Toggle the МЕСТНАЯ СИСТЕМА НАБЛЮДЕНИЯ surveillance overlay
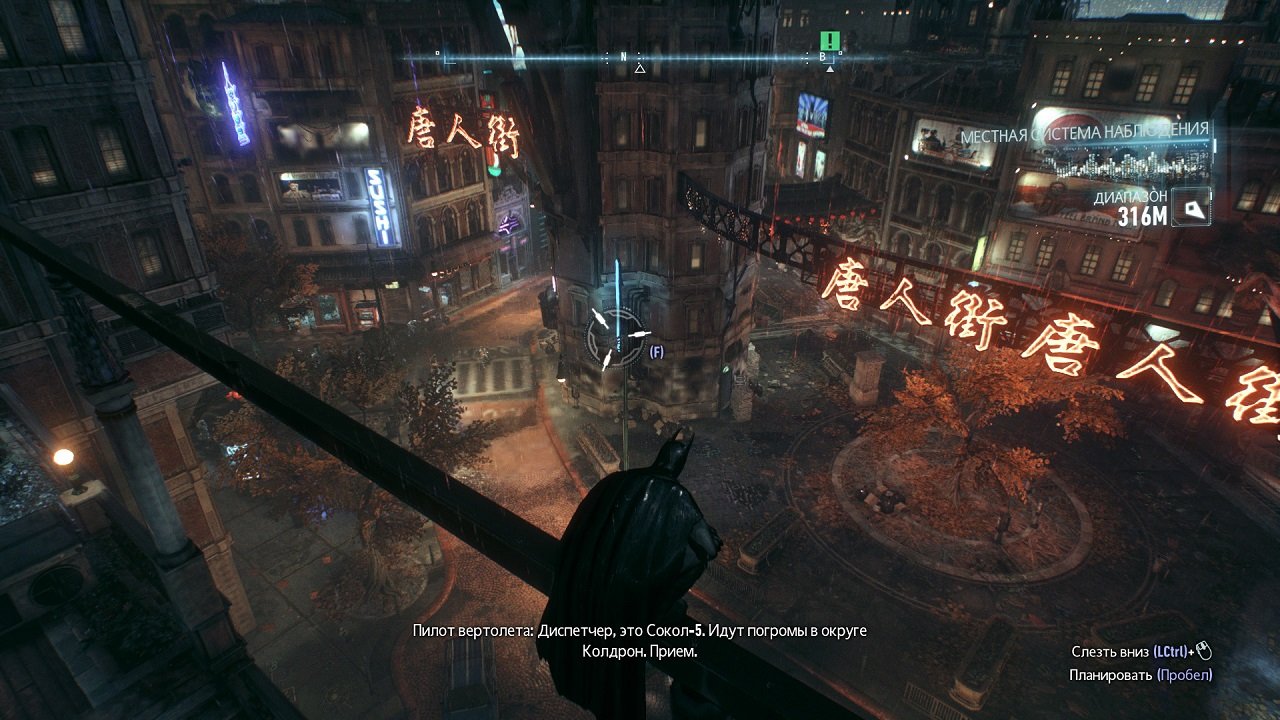 click(x=1088, y=129)
